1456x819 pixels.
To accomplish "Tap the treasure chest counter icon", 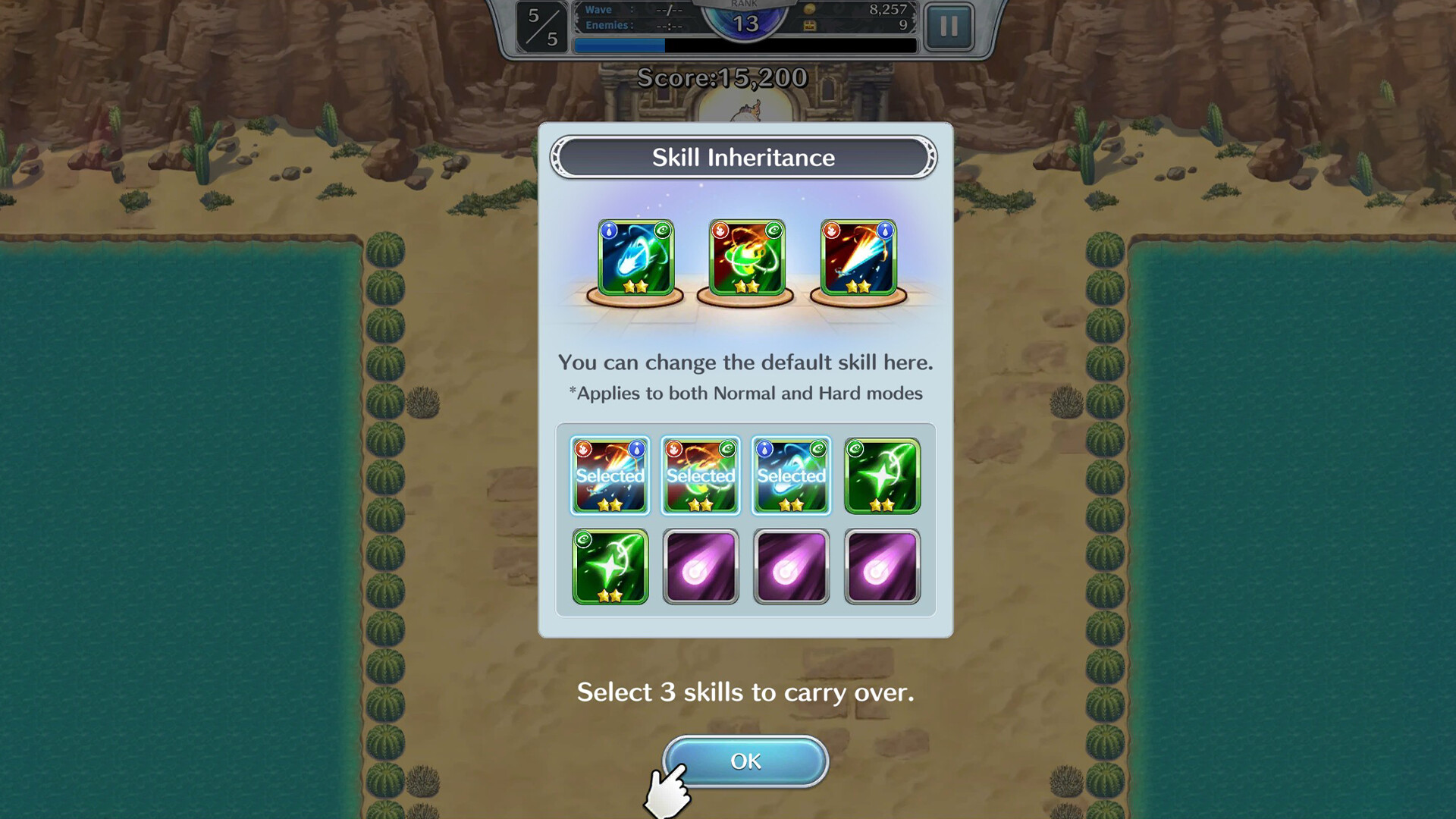I will coord(811,25).
